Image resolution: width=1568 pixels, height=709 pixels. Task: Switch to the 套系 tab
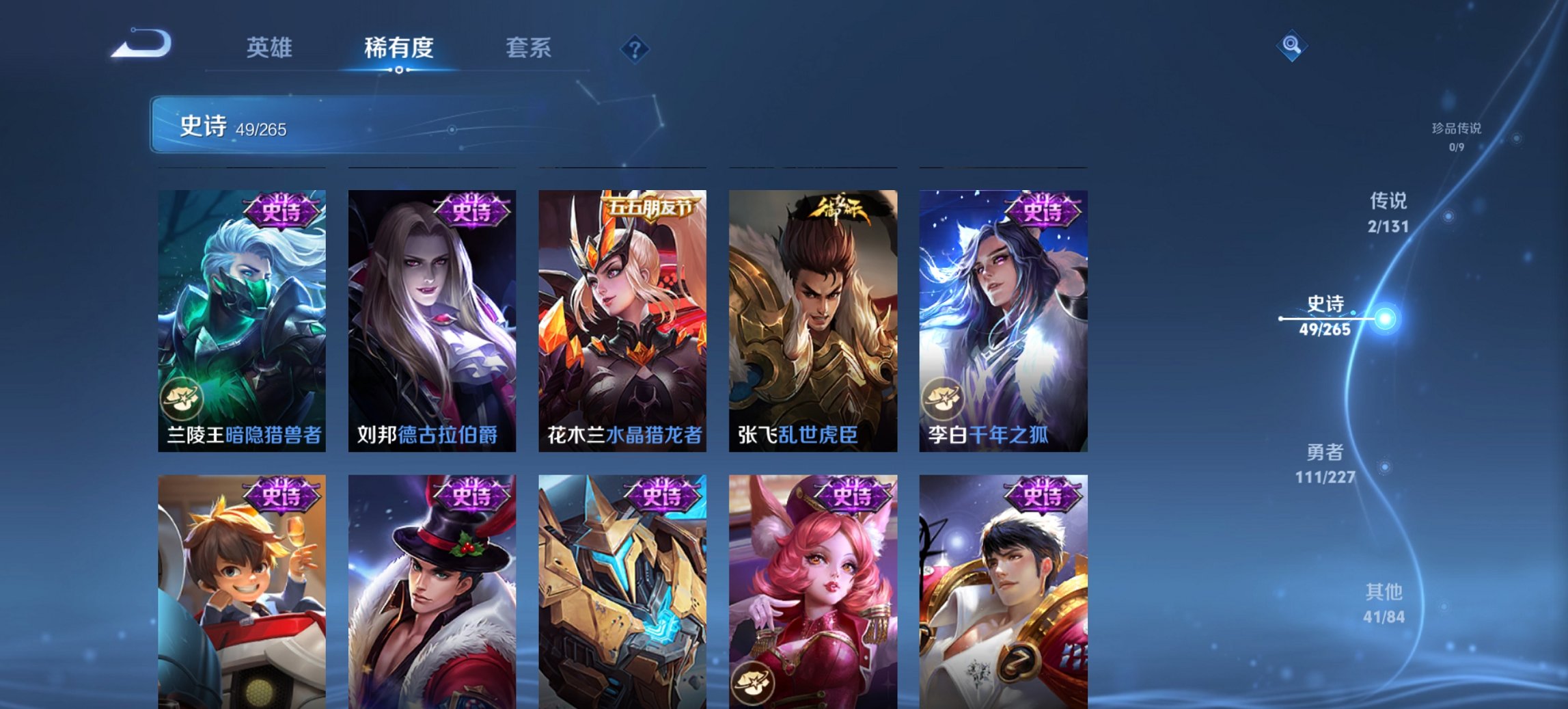(x=529, y=48)
